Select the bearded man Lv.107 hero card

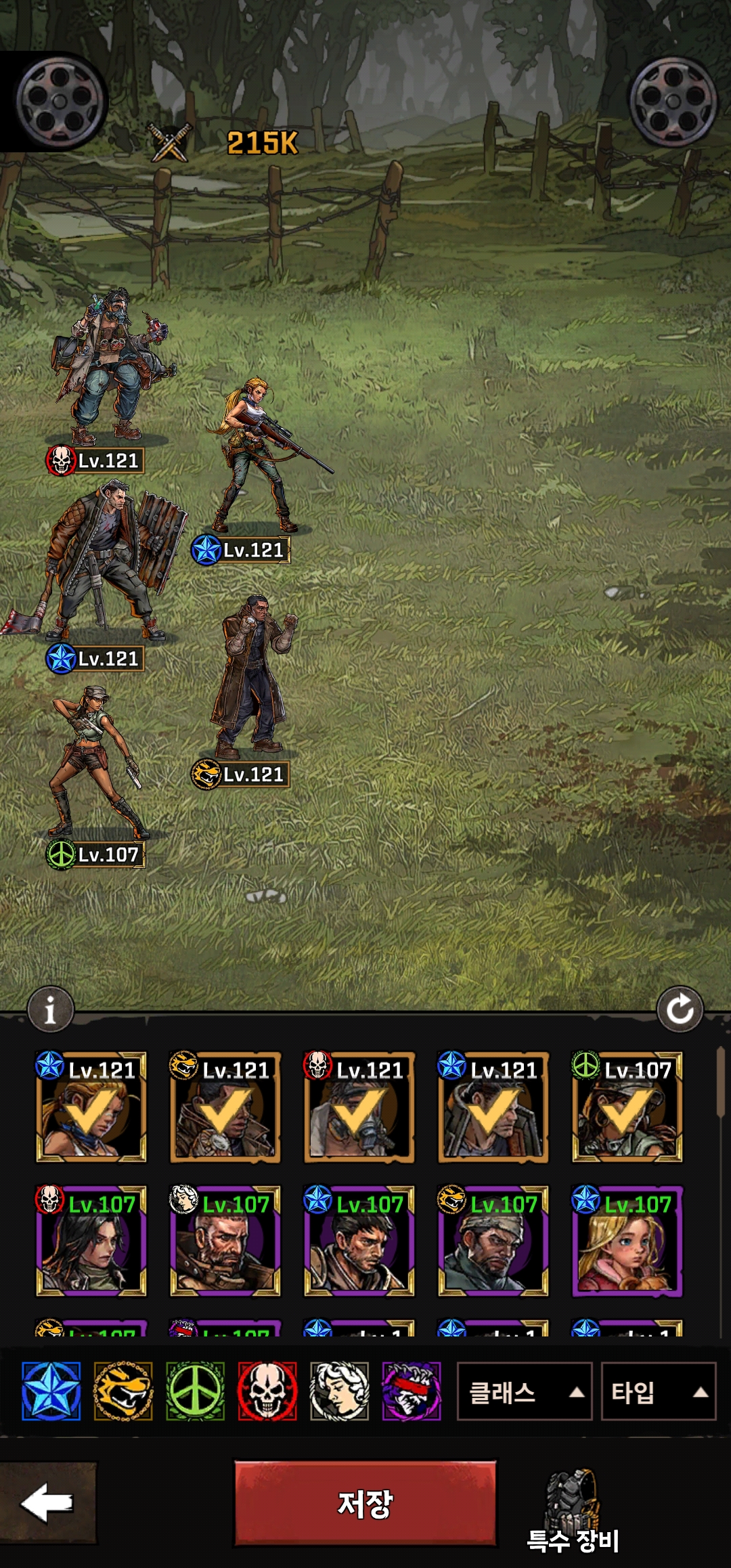point(225,1240)
